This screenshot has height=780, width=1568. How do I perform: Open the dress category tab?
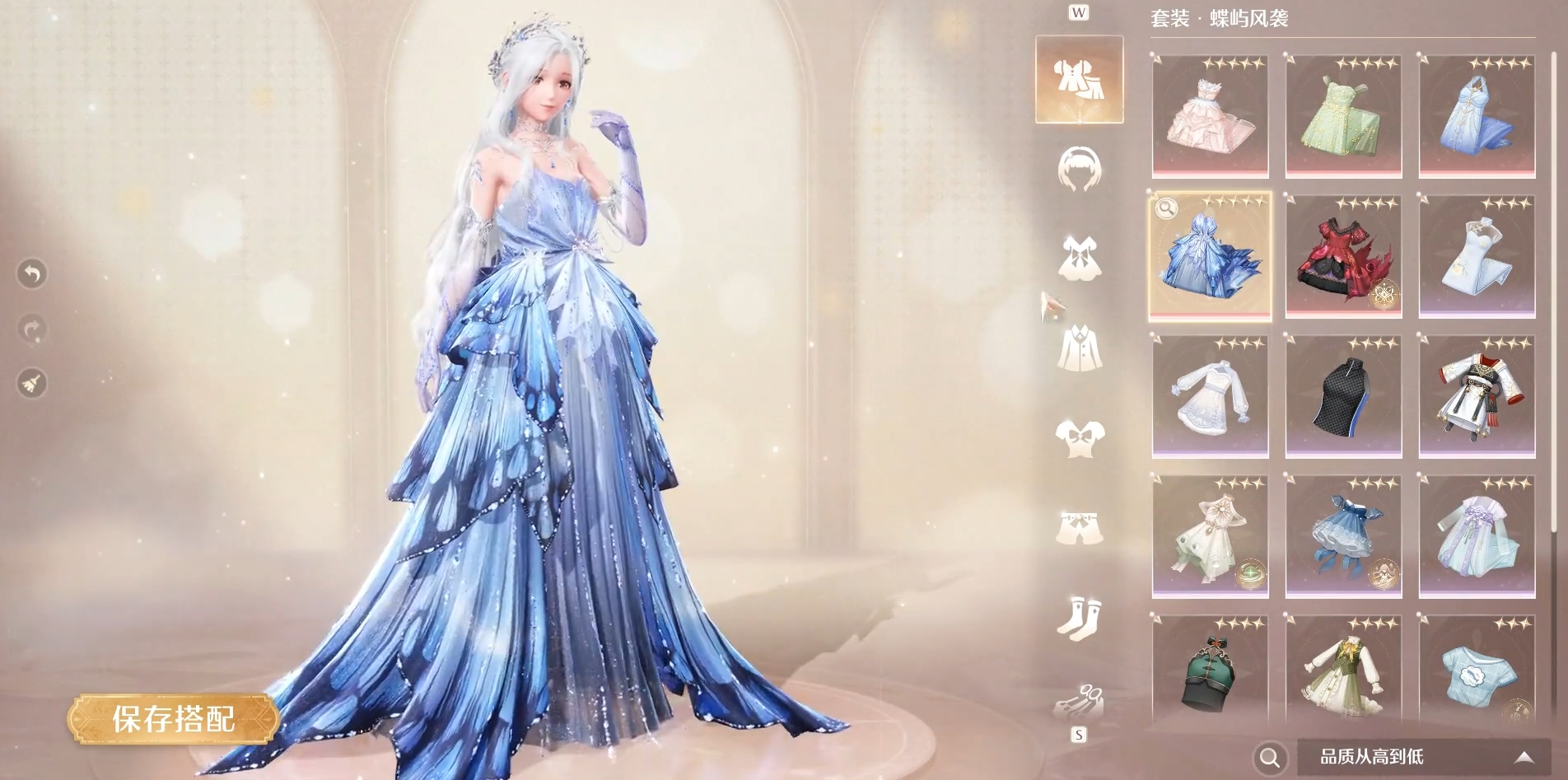pos(1079,258)
